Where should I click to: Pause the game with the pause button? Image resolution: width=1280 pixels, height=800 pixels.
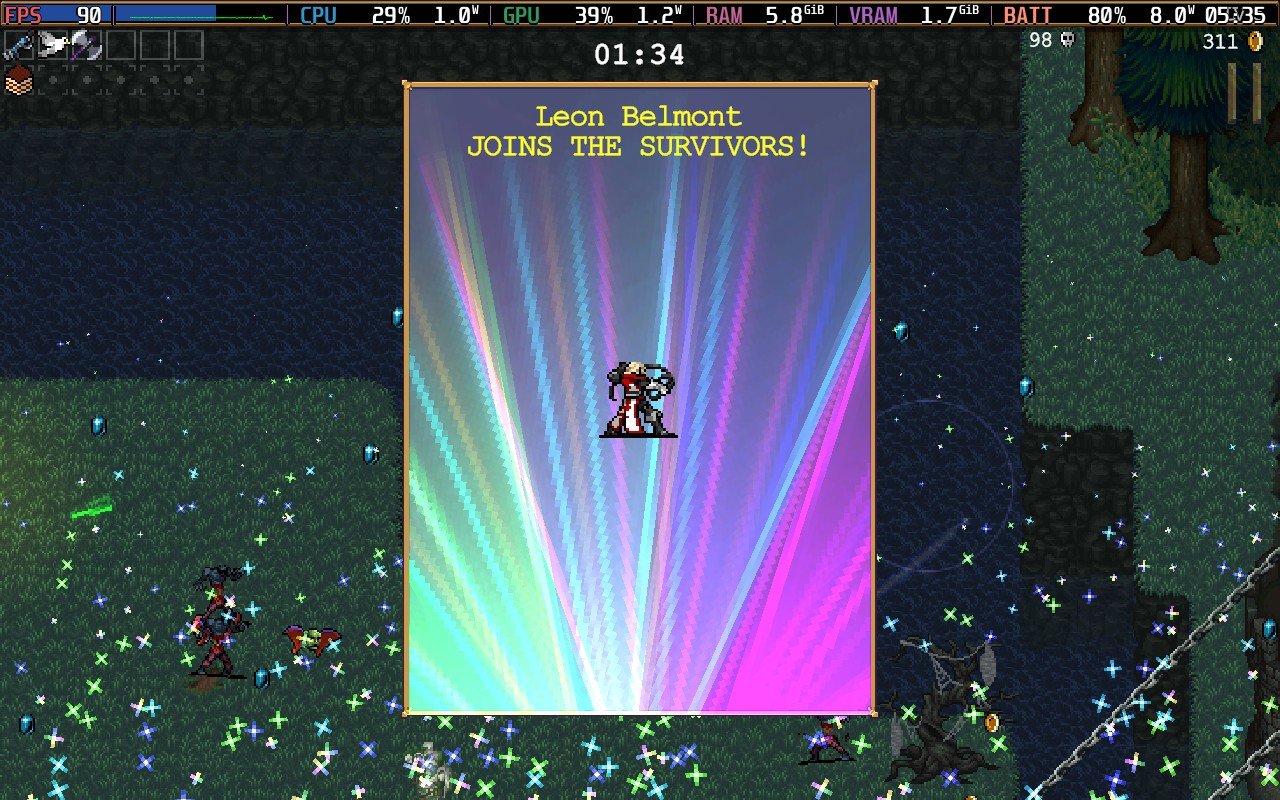tap(1244, 92)
